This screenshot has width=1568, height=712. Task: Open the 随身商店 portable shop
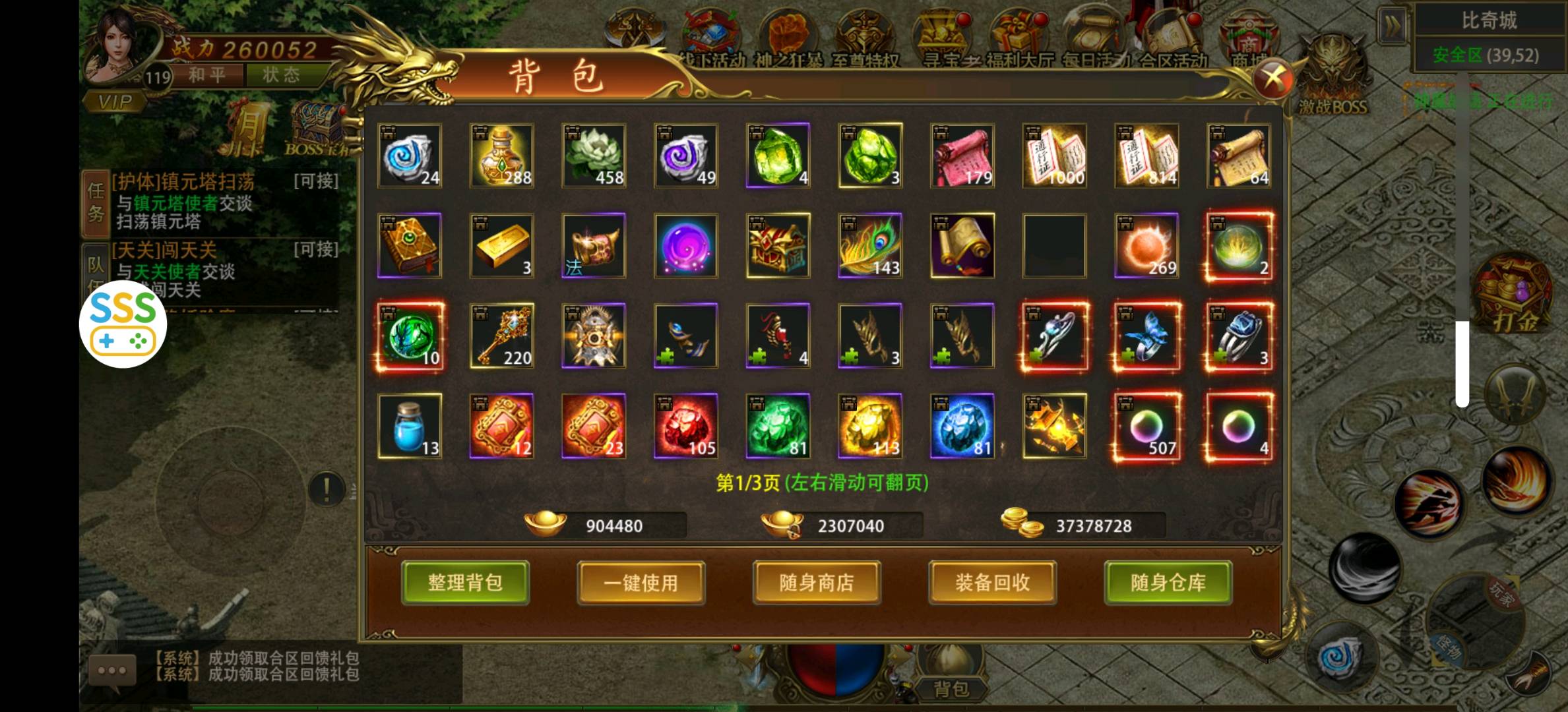(817, 582)
